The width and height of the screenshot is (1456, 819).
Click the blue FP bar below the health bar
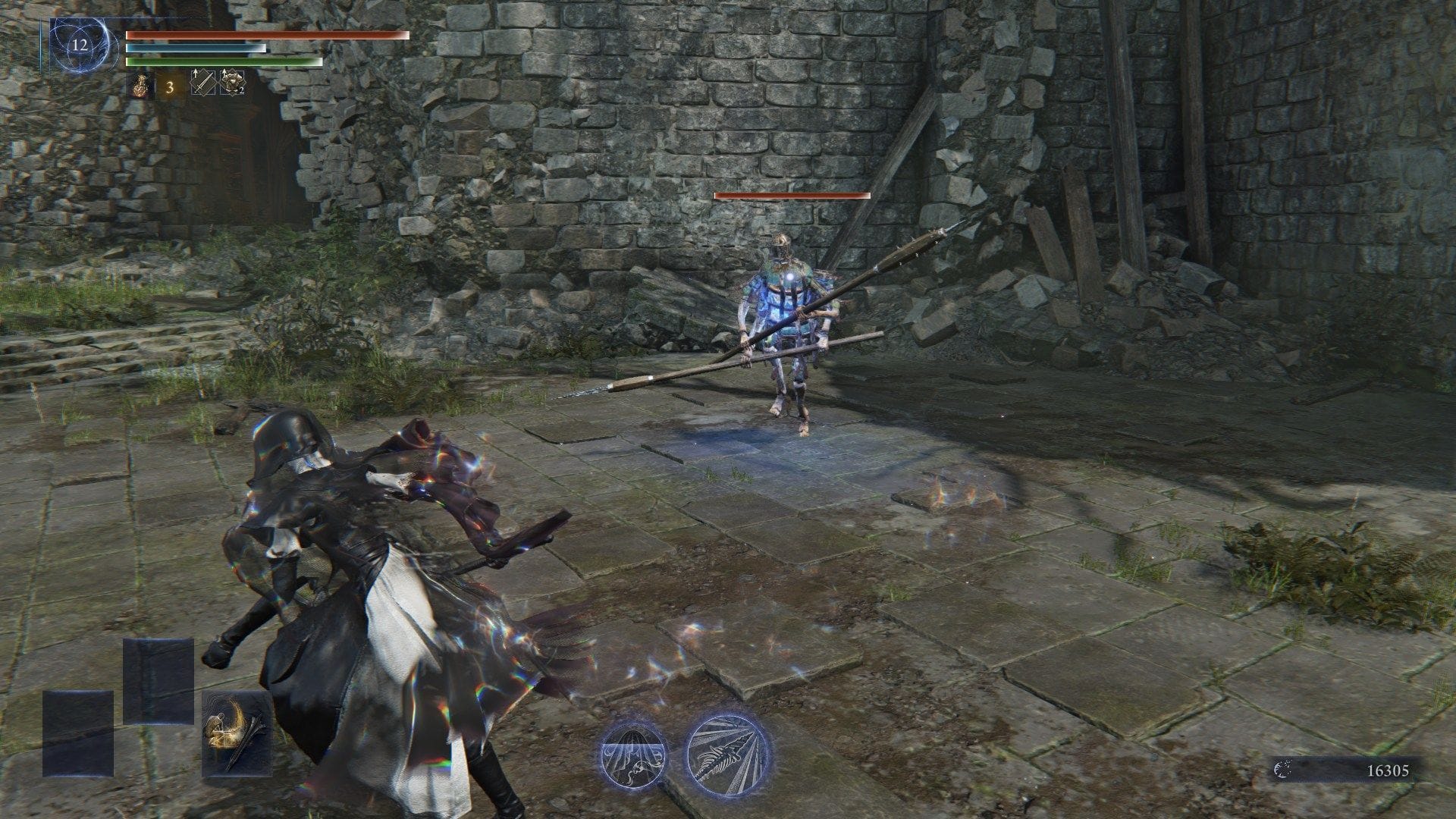tap(197, 49)
